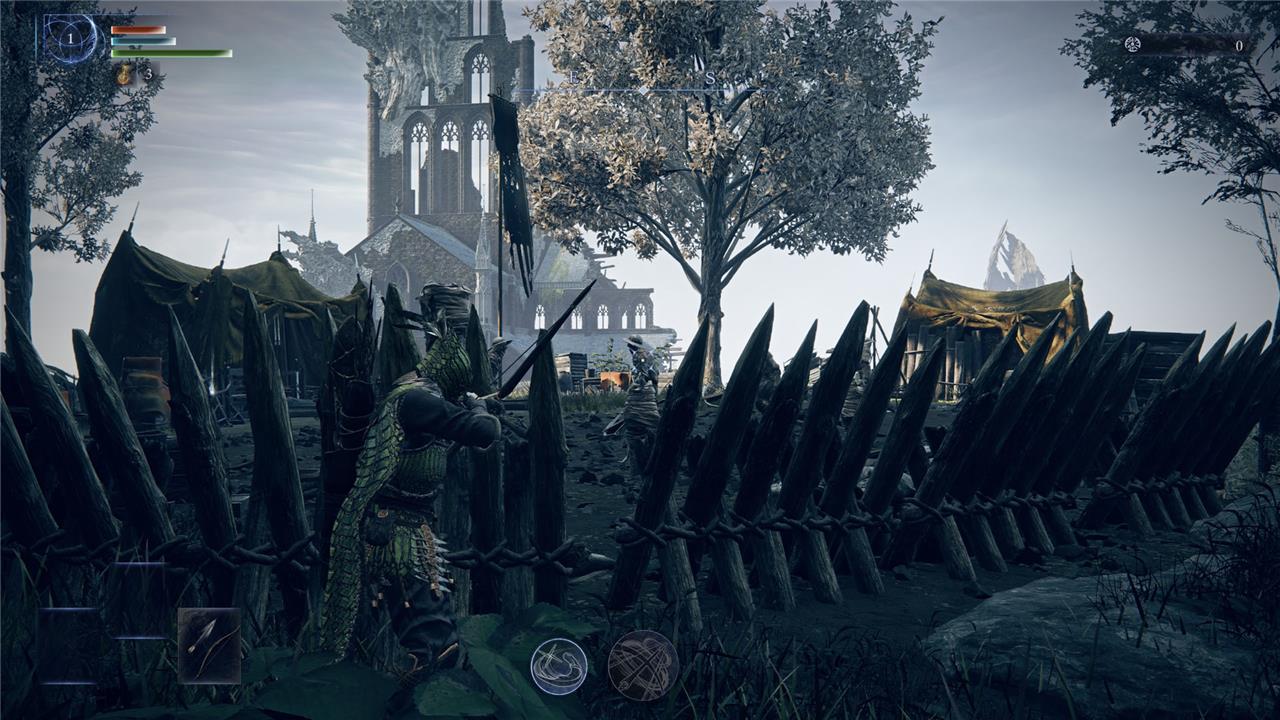Click the rune currency icon beside the counter

(1132, 44)
